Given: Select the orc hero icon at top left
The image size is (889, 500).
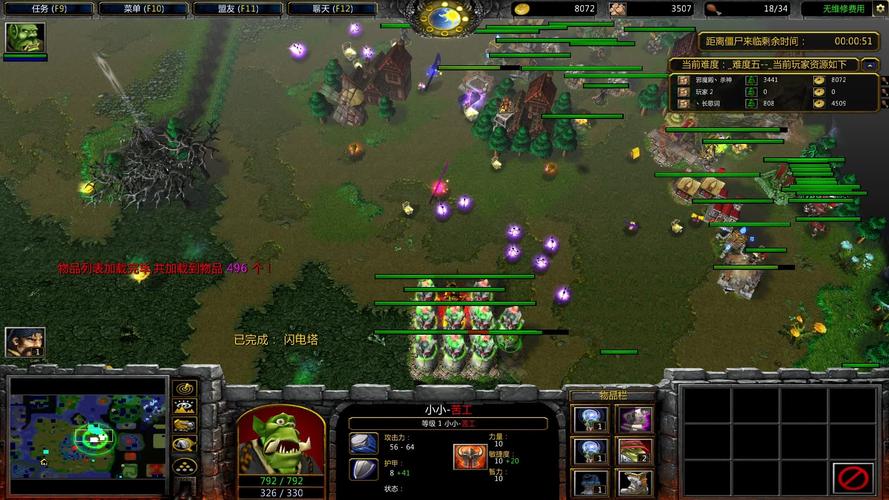Looking at the screenshot, I should (x=25, y=38).
